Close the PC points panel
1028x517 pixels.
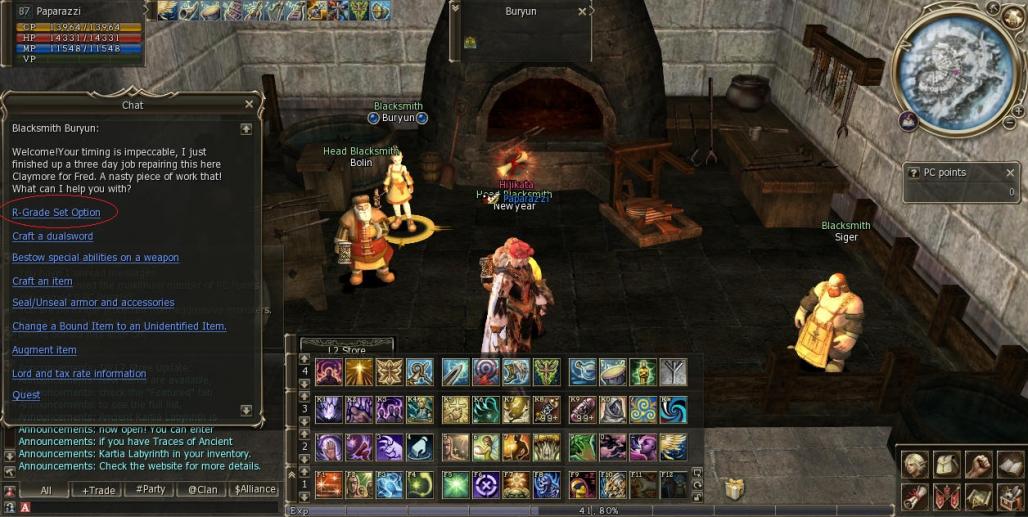point(1010,172)
